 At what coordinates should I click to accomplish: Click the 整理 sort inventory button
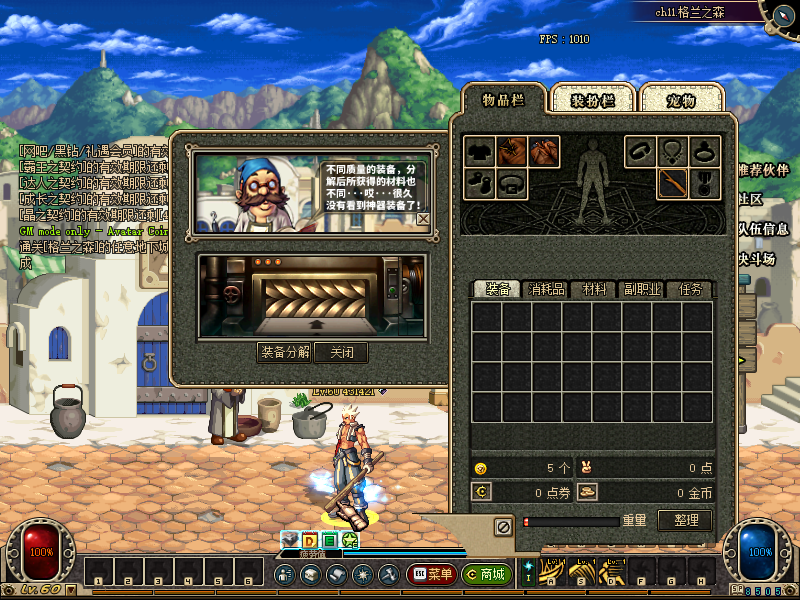(x=686, y=521)
